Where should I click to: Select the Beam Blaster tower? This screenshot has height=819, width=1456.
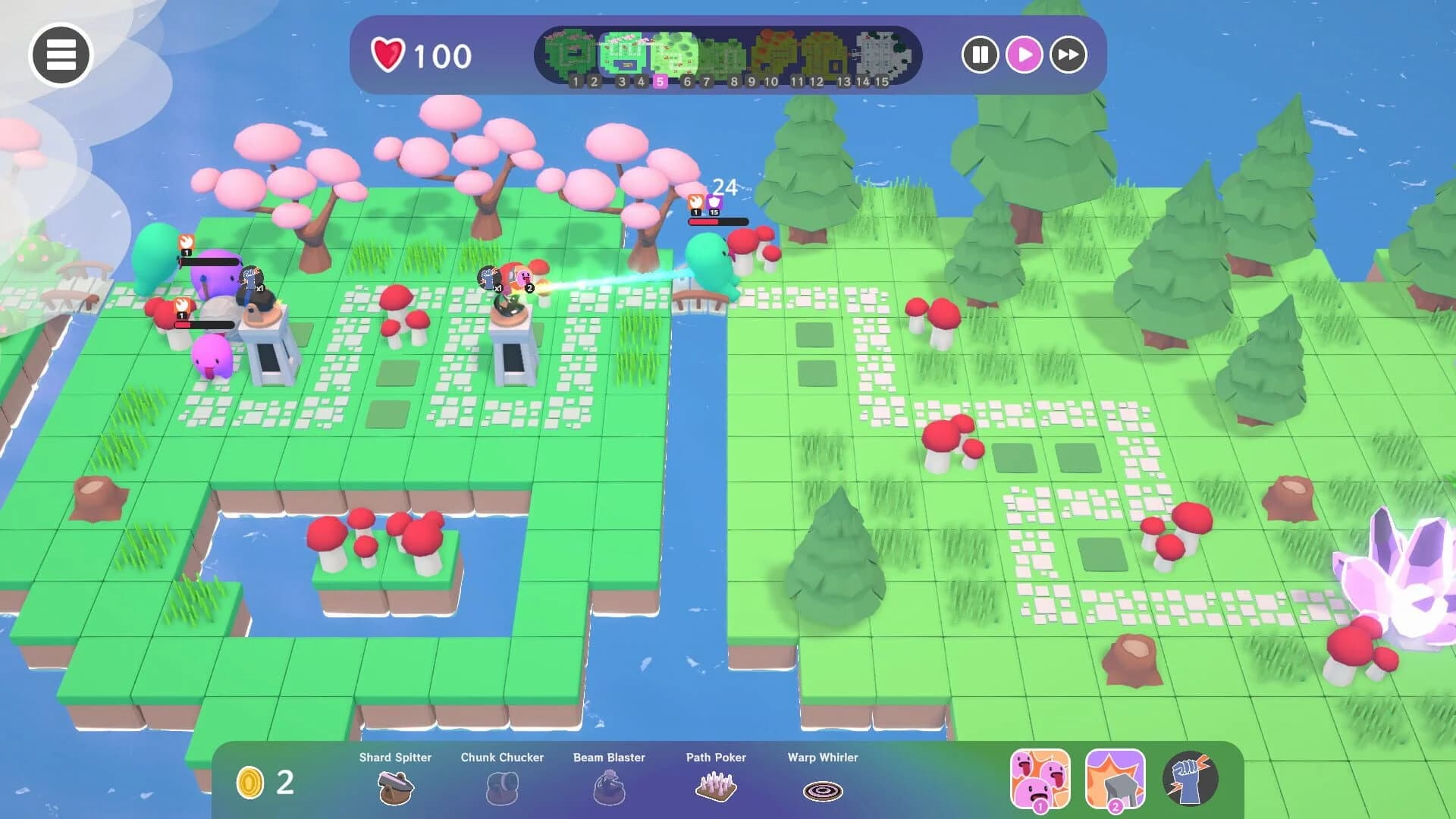click(609, 787)
